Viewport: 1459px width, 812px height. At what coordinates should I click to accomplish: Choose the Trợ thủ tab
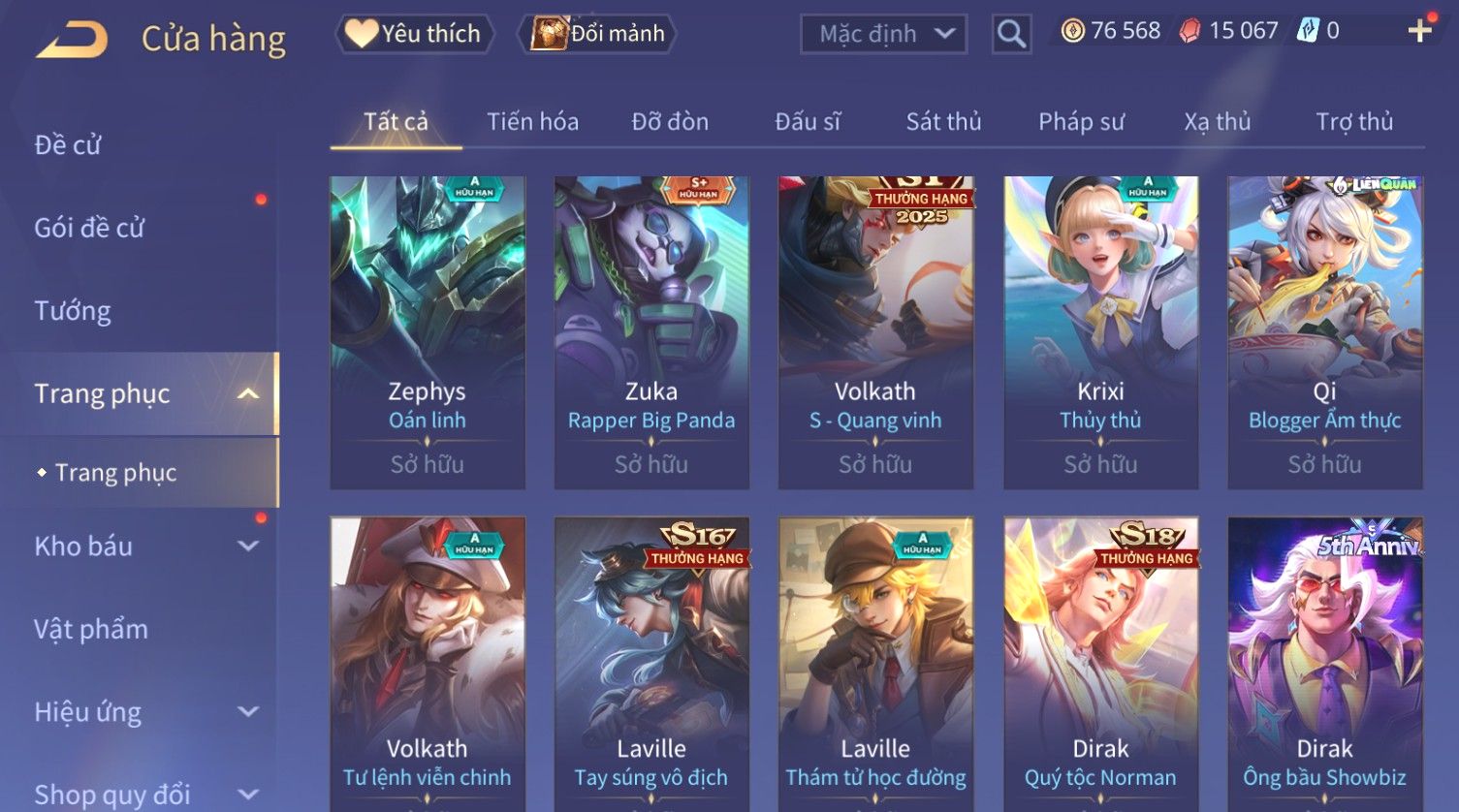1353,122
